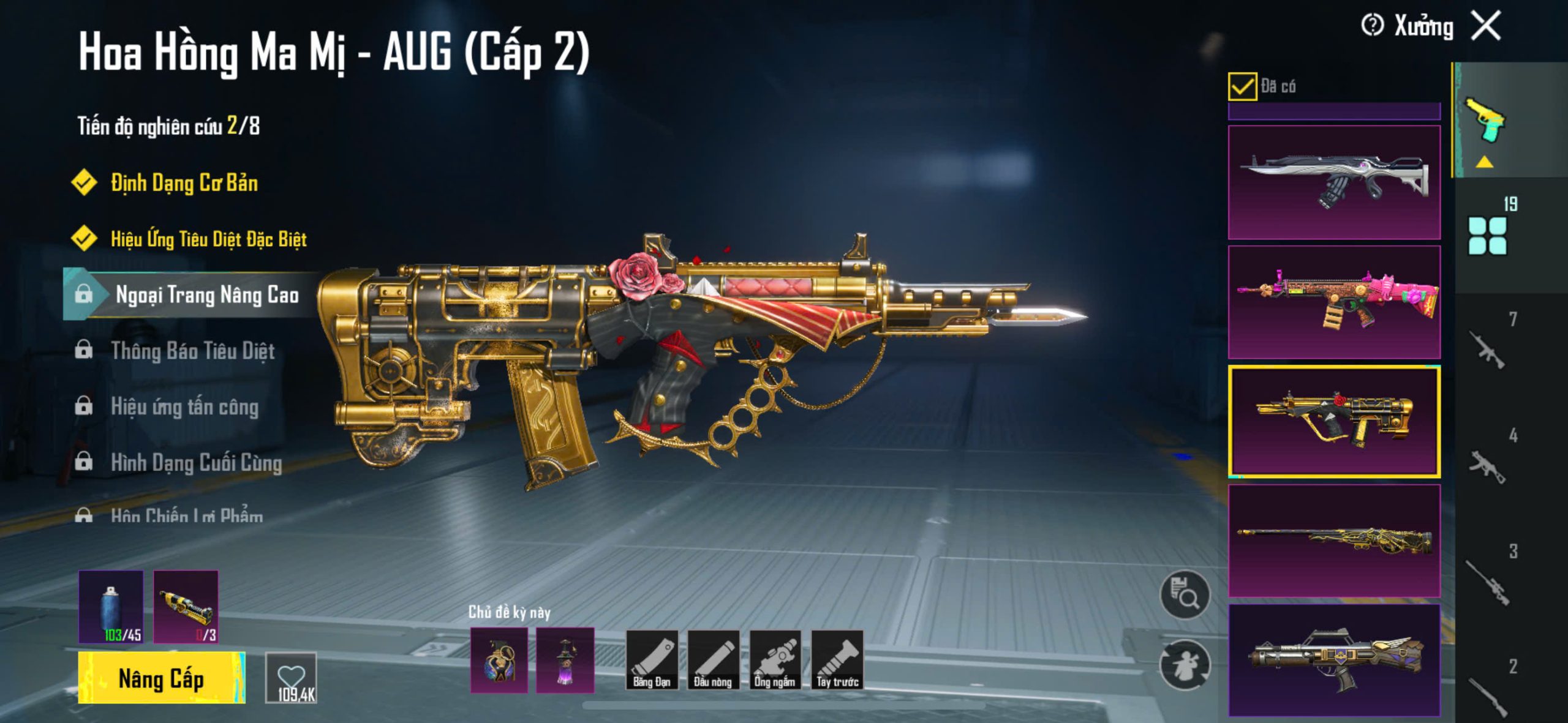
Task: Open the Hiệu ứng tấn công stage
Action: pyautogui.click(x=184, y=406)
